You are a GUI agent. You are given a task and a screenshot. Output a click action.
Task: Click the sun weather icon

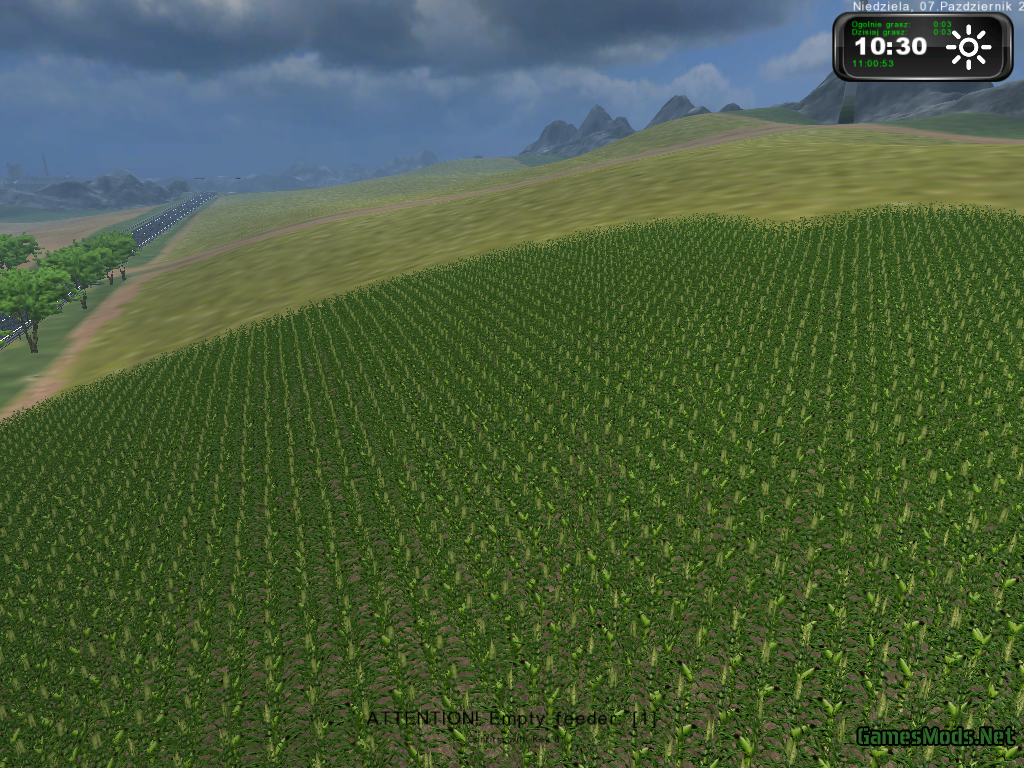pos(968,48)
